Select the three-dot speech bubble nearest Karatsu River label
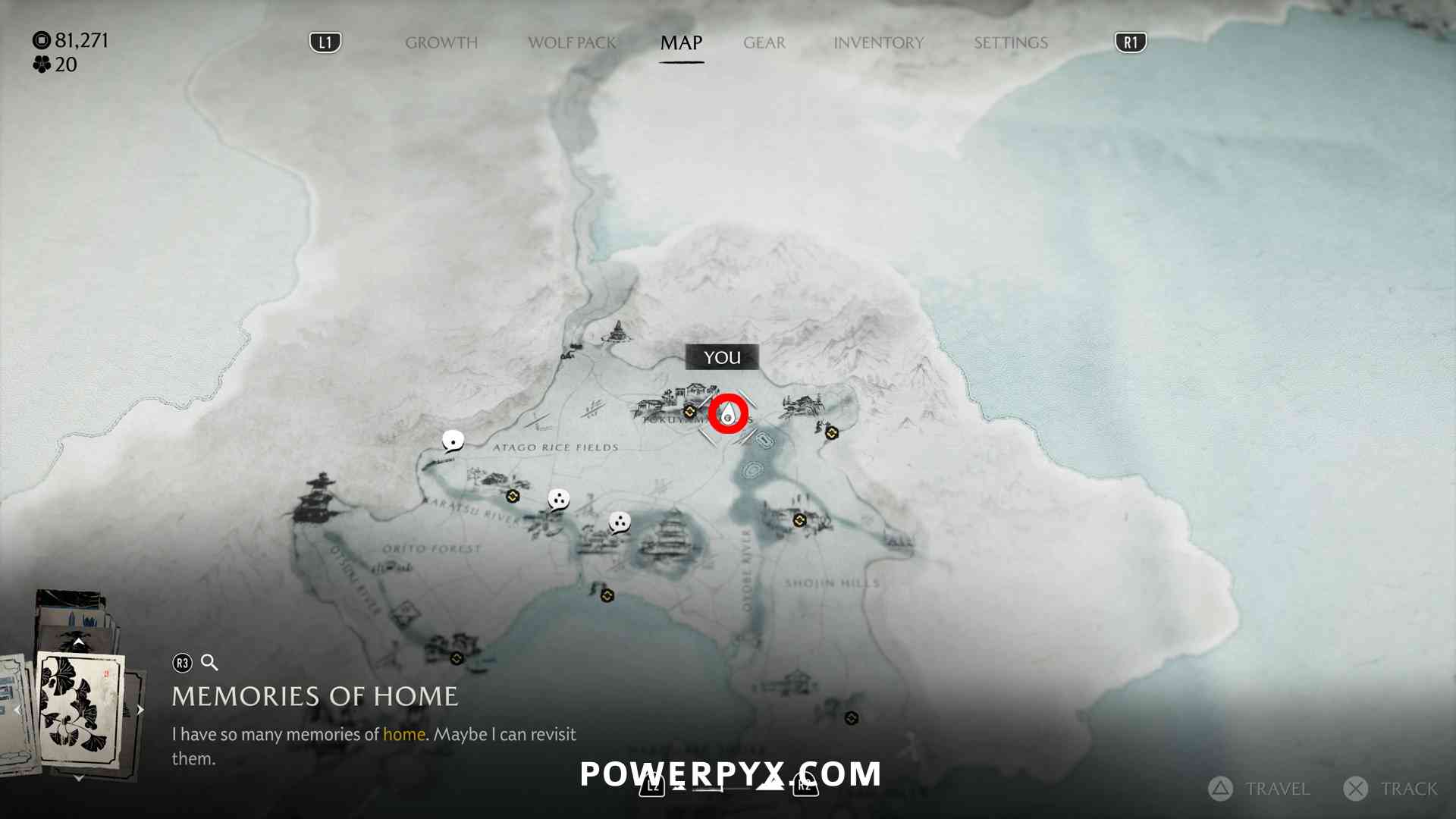 pyautogui.click(x=558, y=500)
